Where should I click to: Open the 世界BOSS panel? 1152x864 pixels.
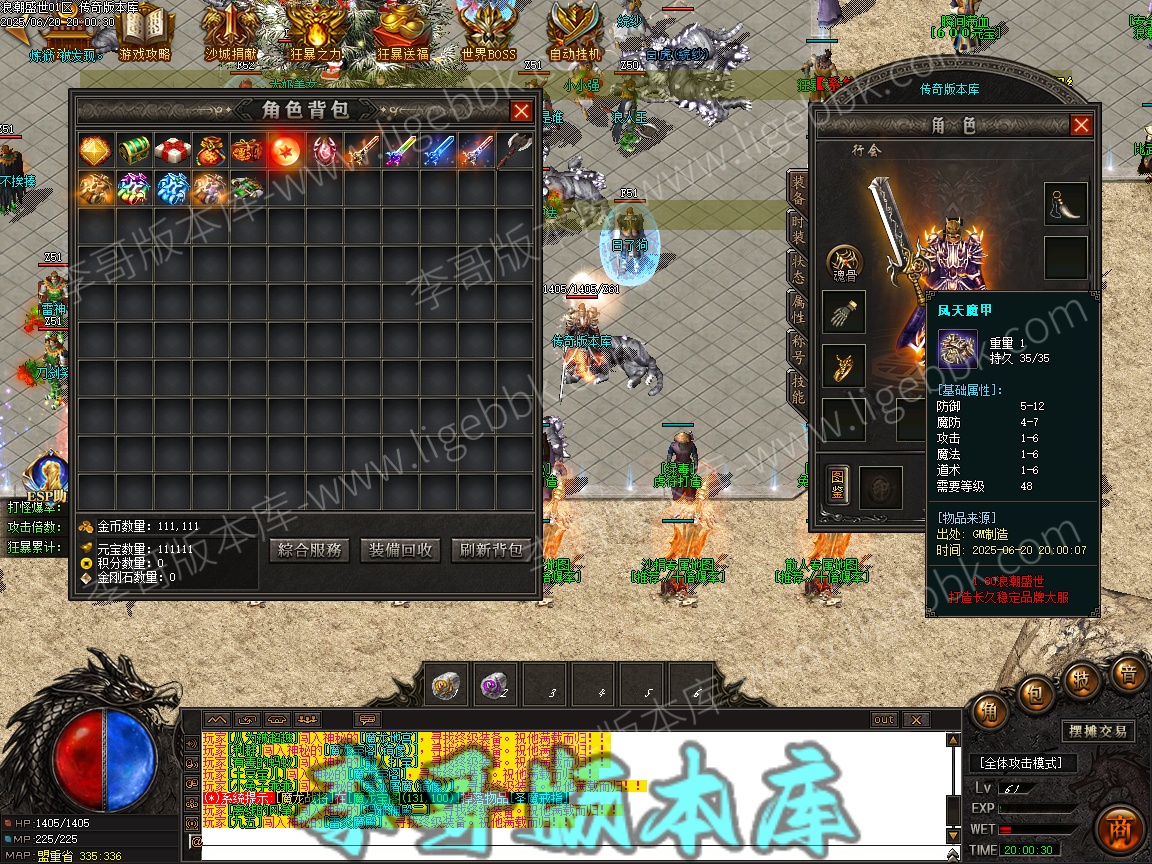click(489, 32)
